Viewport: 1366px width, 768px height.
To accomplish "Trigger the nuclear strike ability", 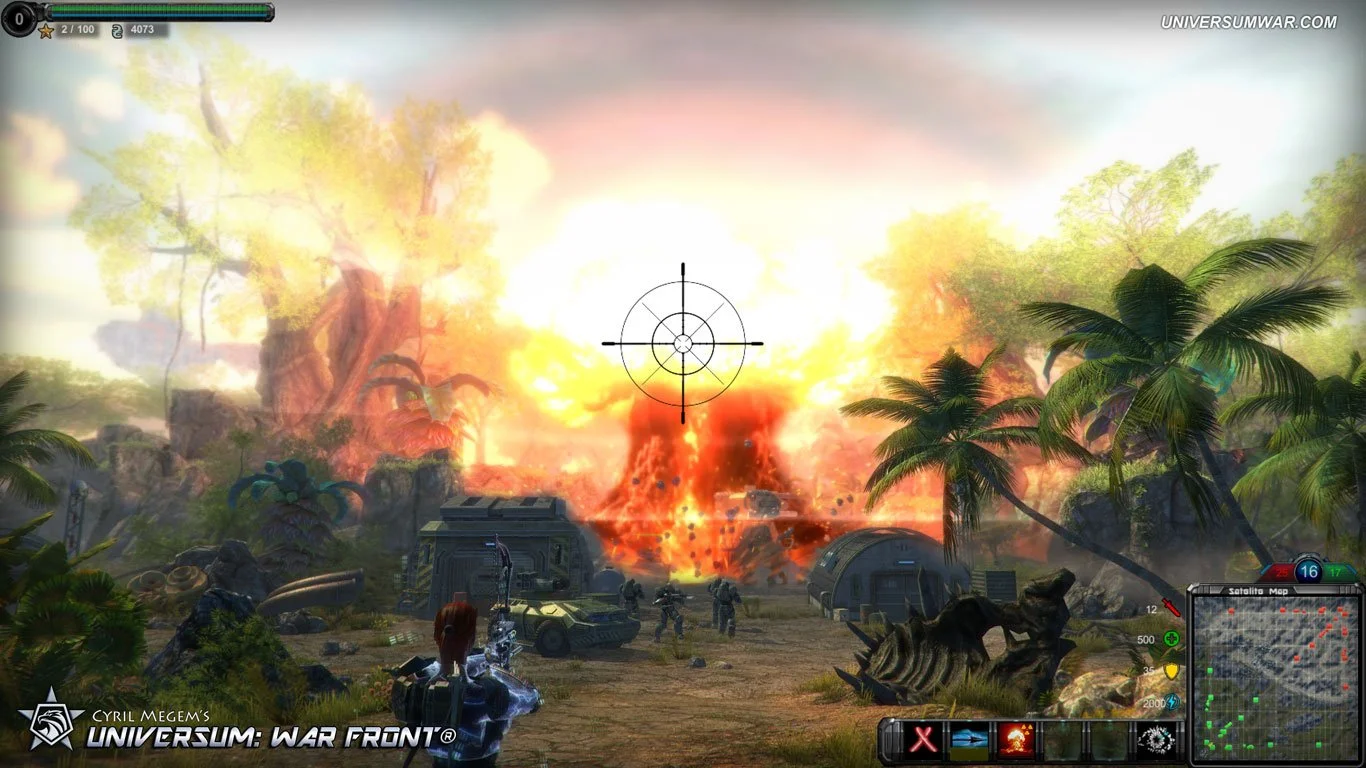I will (x=1015, y=739).
